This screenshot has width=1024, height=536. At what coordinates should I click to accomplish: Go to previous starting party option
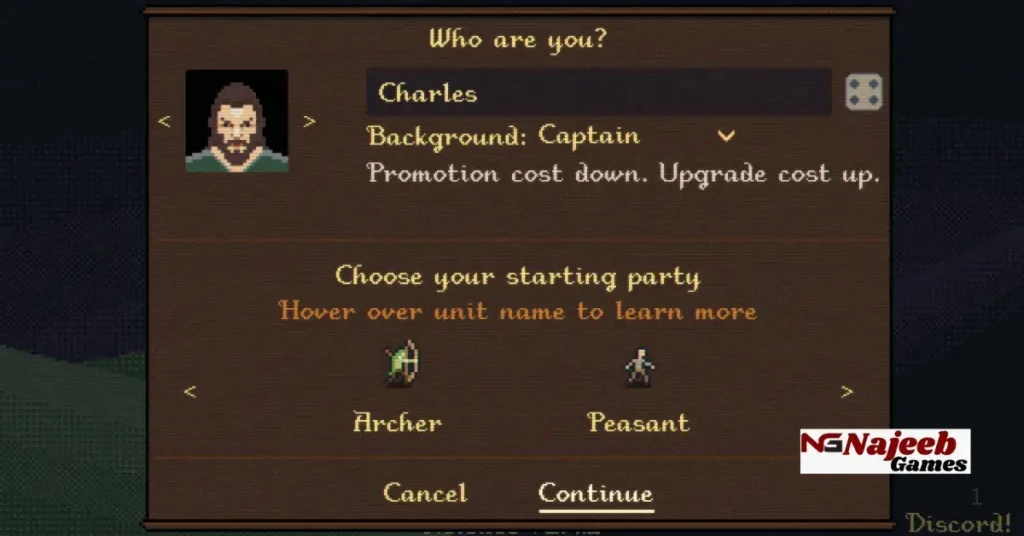click(x=189, y=392)
